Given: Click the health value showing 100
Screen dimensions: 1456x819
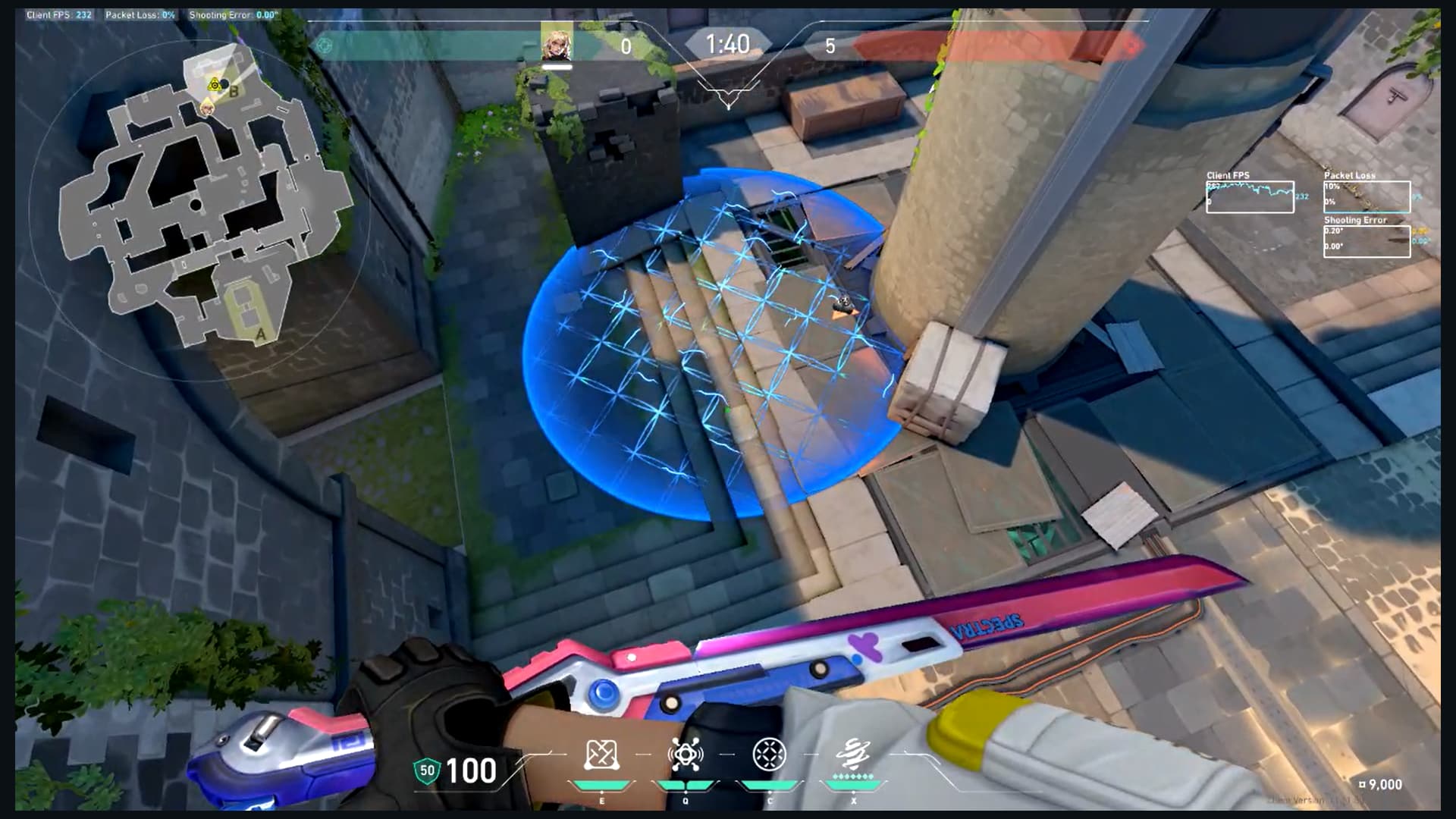Looking at the screenshot, I should point(470,770).
